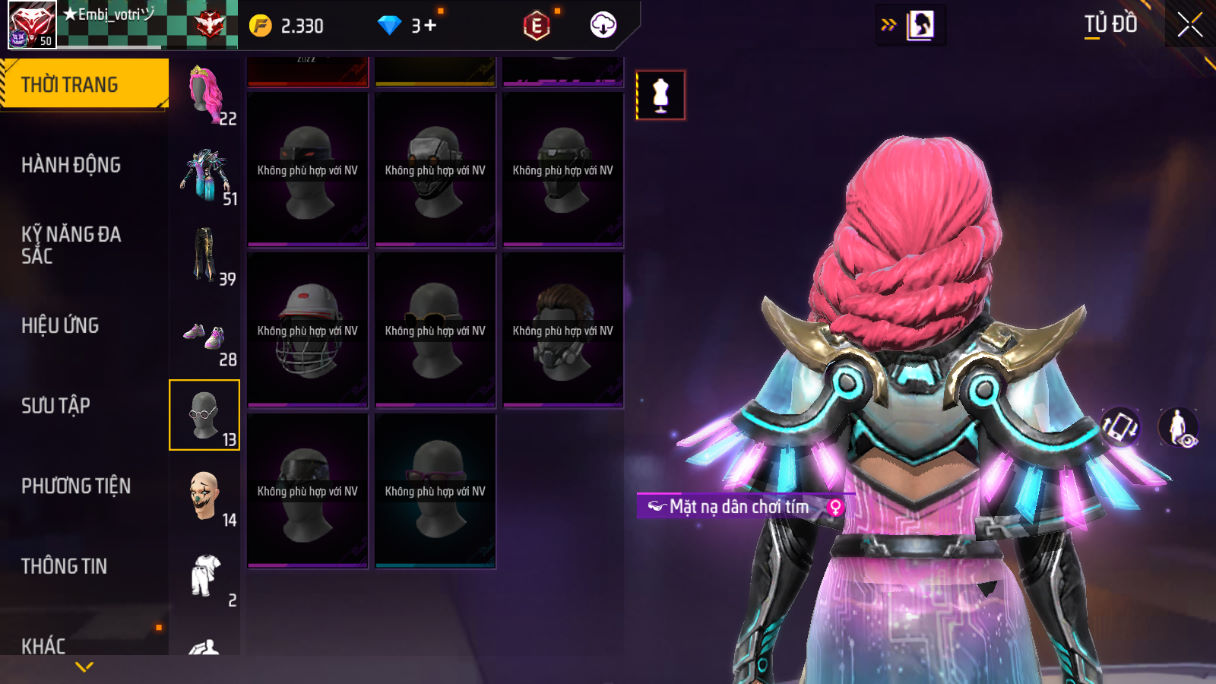Image resolution: width=1216 pixels, height=684 pixels.
Task: Open the PHƯƠNG TIỆN category
Action: (x=76, y=486)
